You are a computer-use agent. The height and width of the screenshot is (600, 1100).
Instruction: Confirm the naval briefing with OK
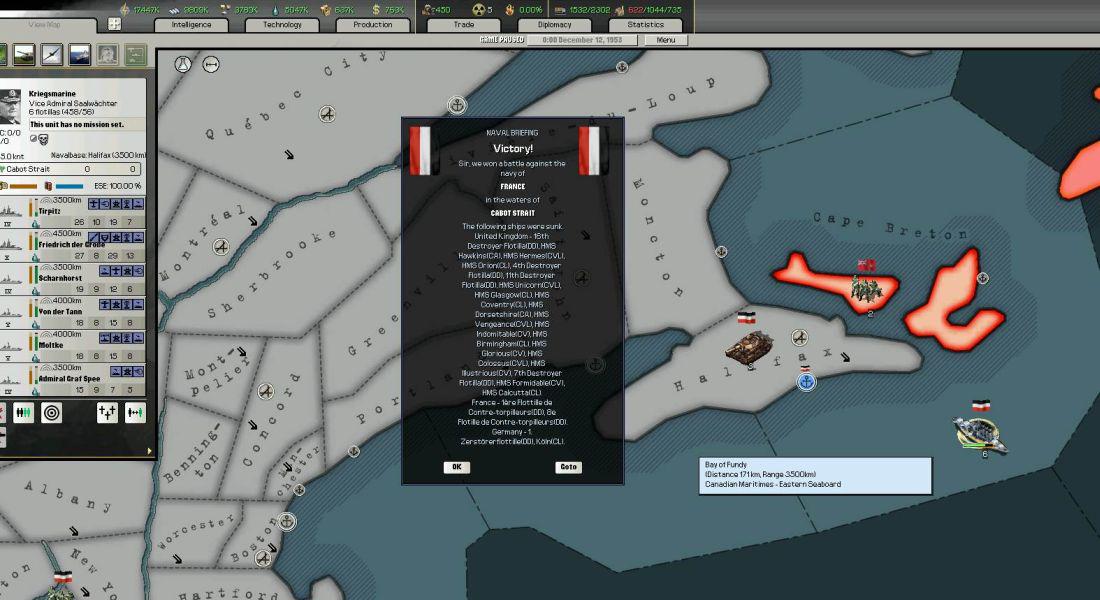click(x=457, y=467)
